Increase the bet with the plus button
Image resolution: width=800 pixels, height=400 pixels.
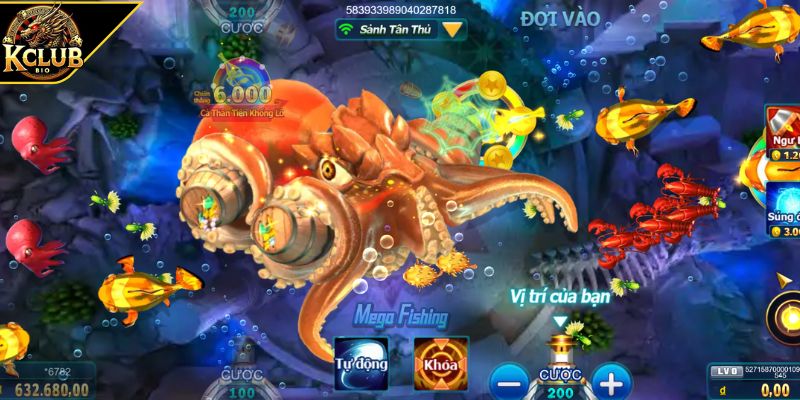611,381
